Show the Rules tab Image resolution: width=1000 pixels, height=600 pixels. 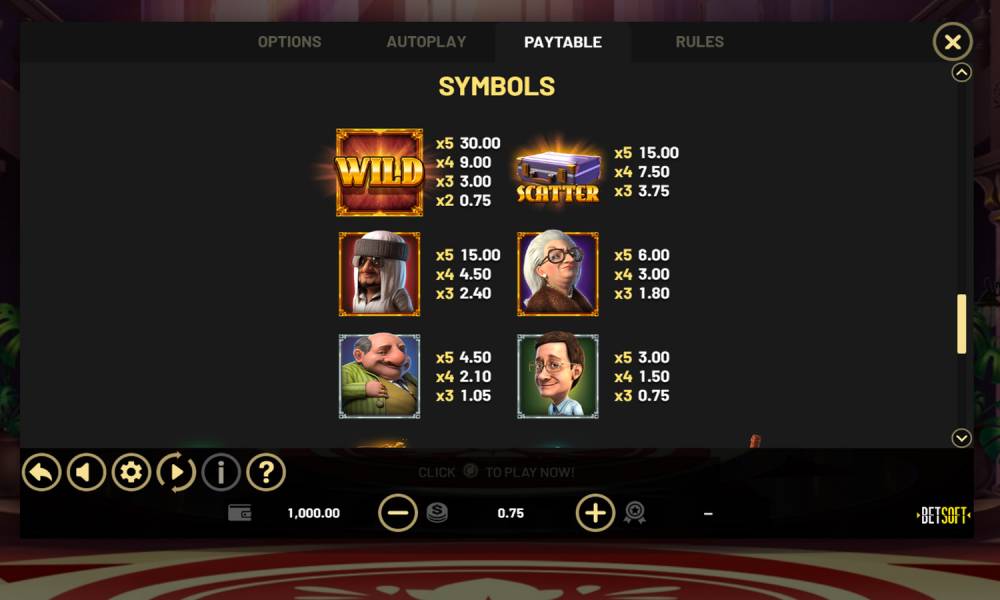[699, 42]
